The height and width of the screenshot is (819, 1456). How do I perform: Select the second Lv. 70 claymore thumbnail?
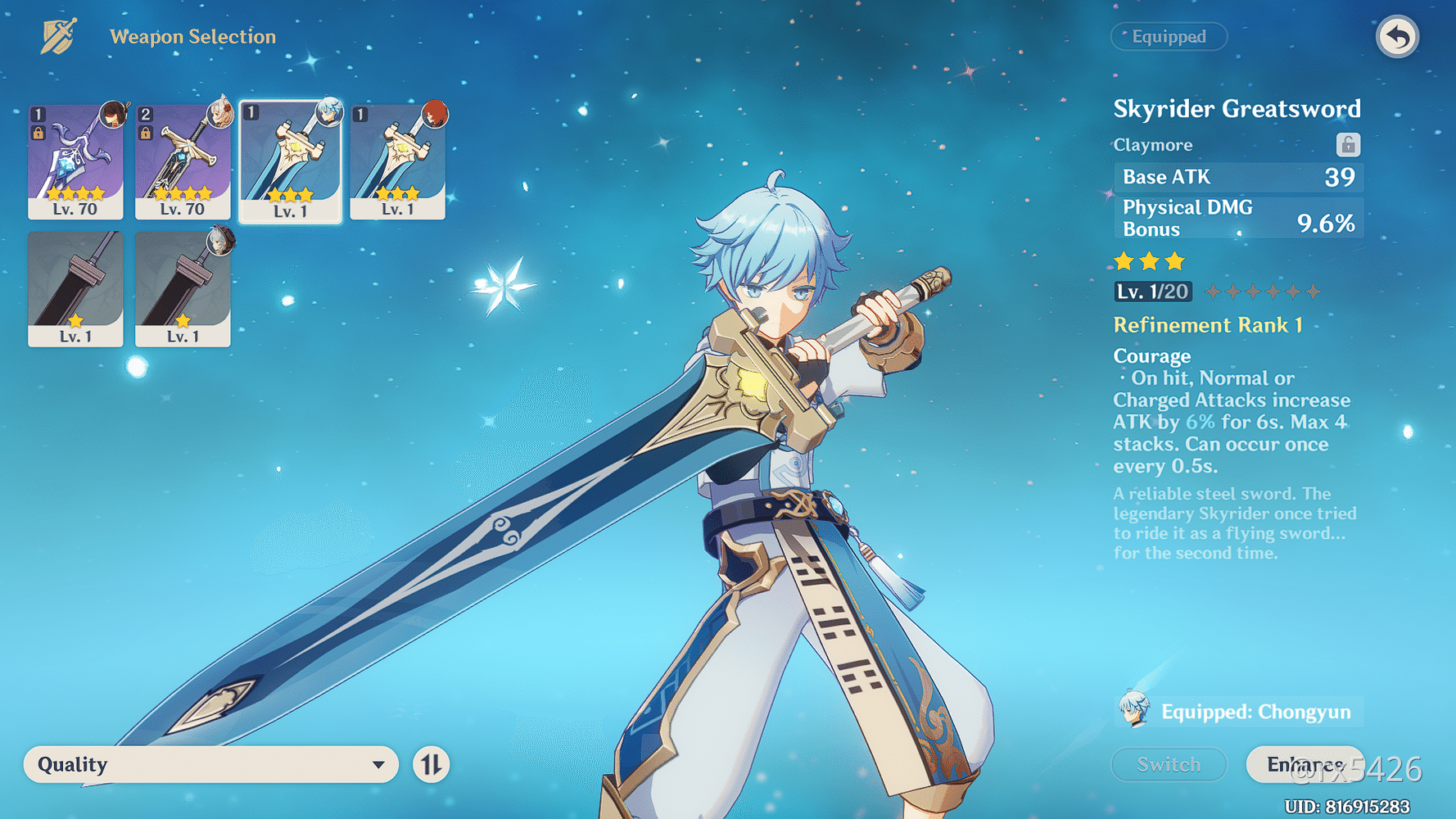[x=182, y=160]
